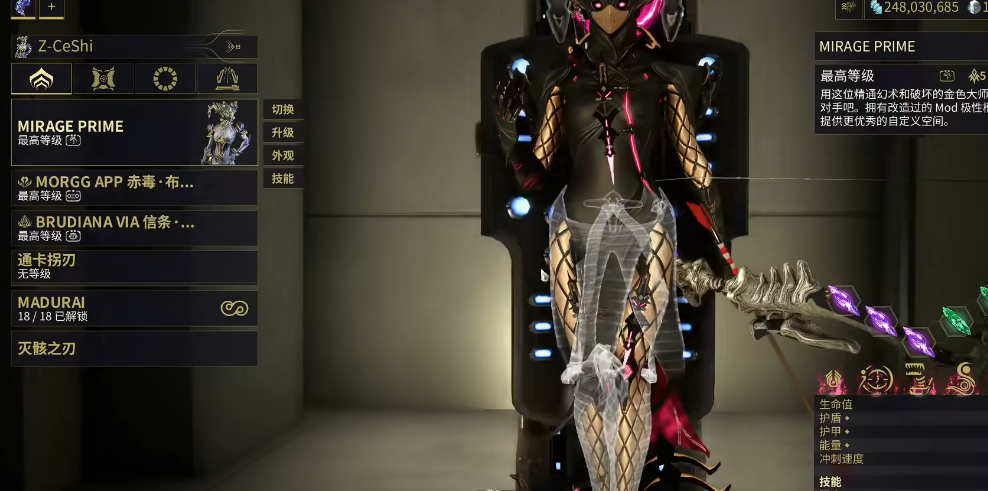This screenshot has width=988, height=491.
Task: Click the plus button at top left
Action: click(x=51, y=7)
